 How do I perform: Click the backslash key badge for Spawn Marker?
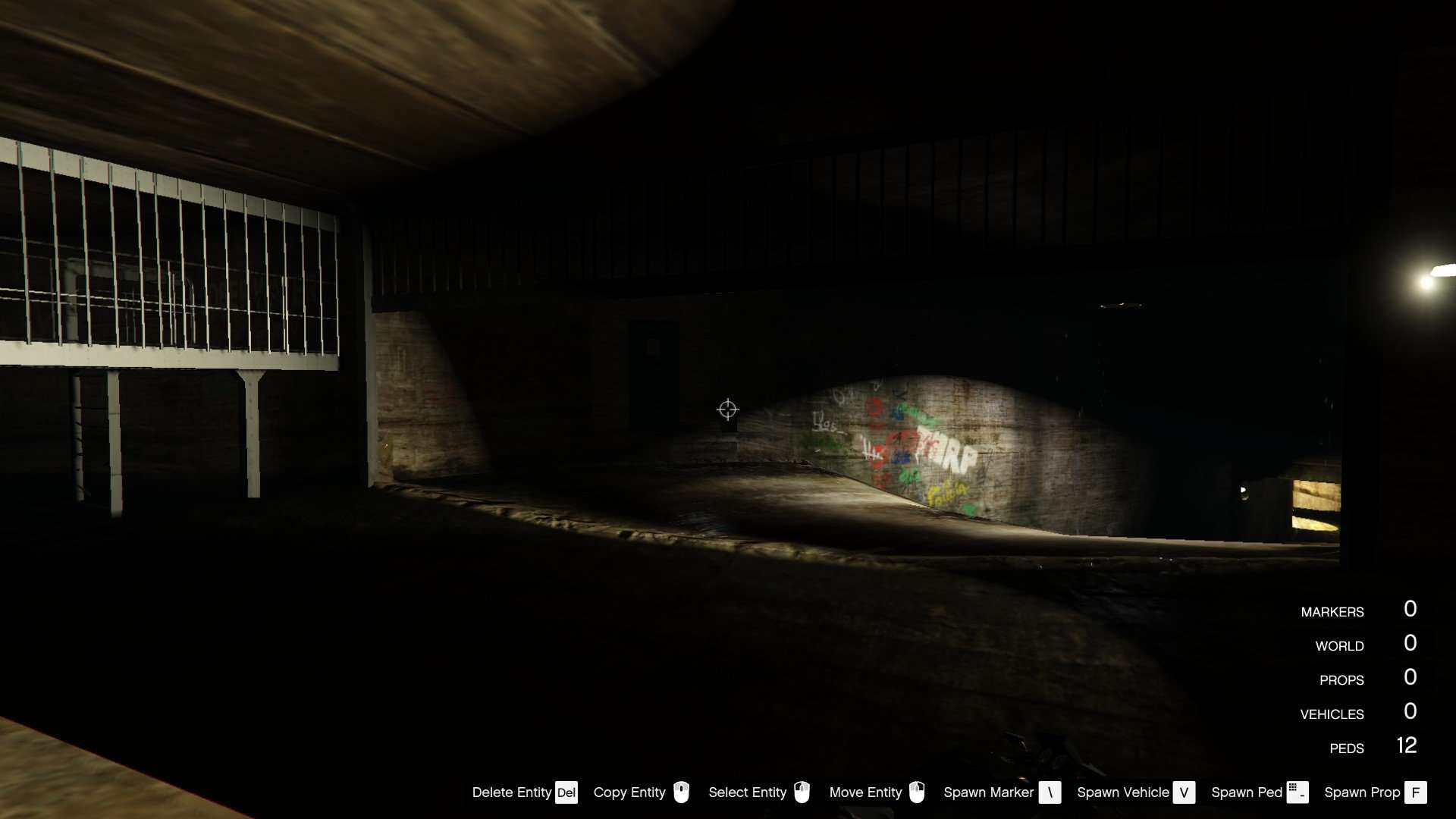1050,792
